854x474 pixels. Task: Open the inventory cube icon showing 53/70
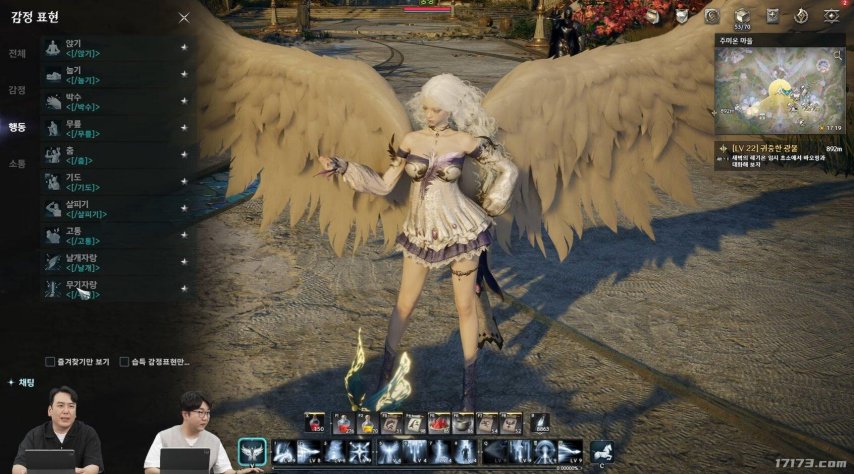[x=742, y=16]
